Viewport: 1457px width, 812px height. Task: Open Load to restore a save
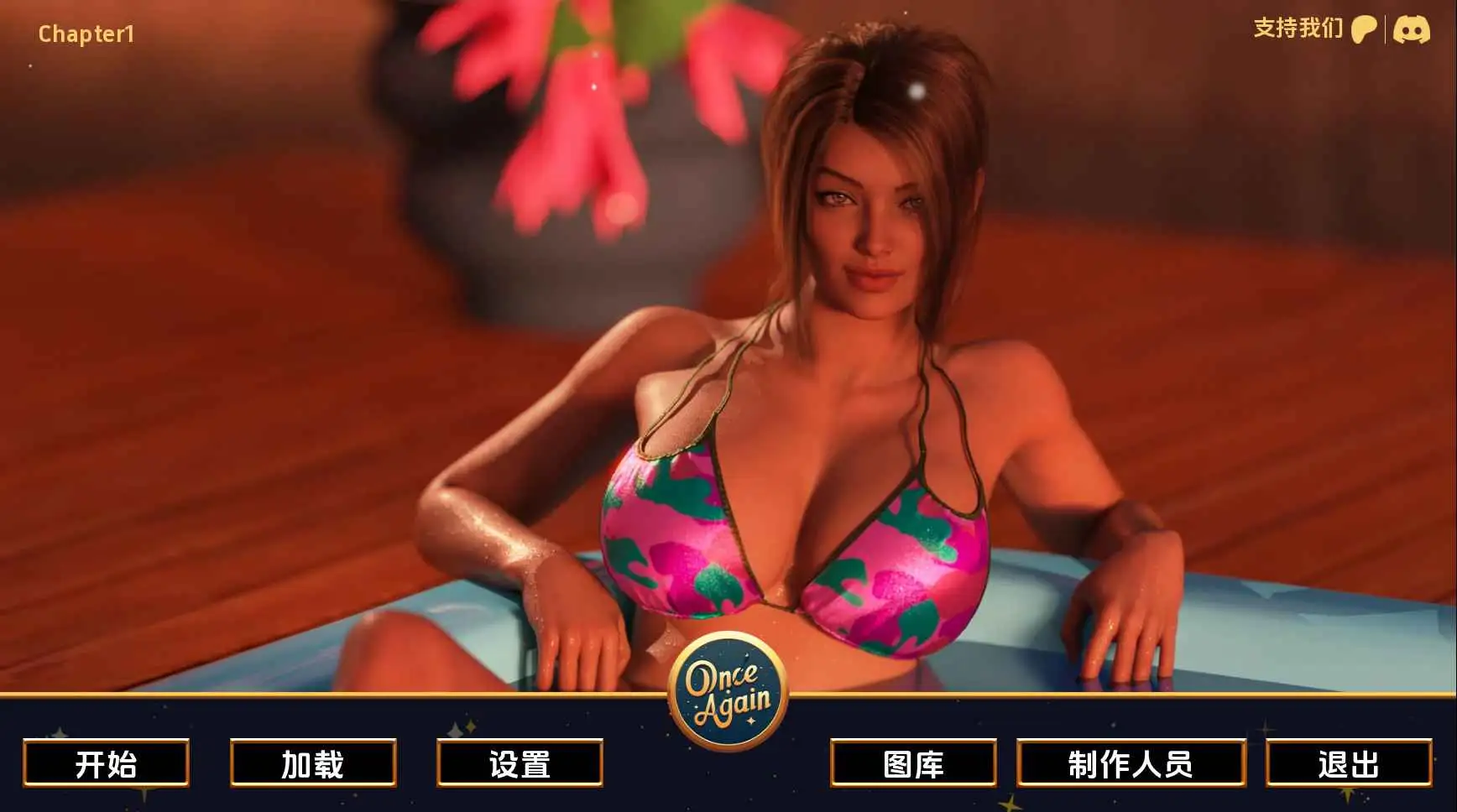pos(312,764)
